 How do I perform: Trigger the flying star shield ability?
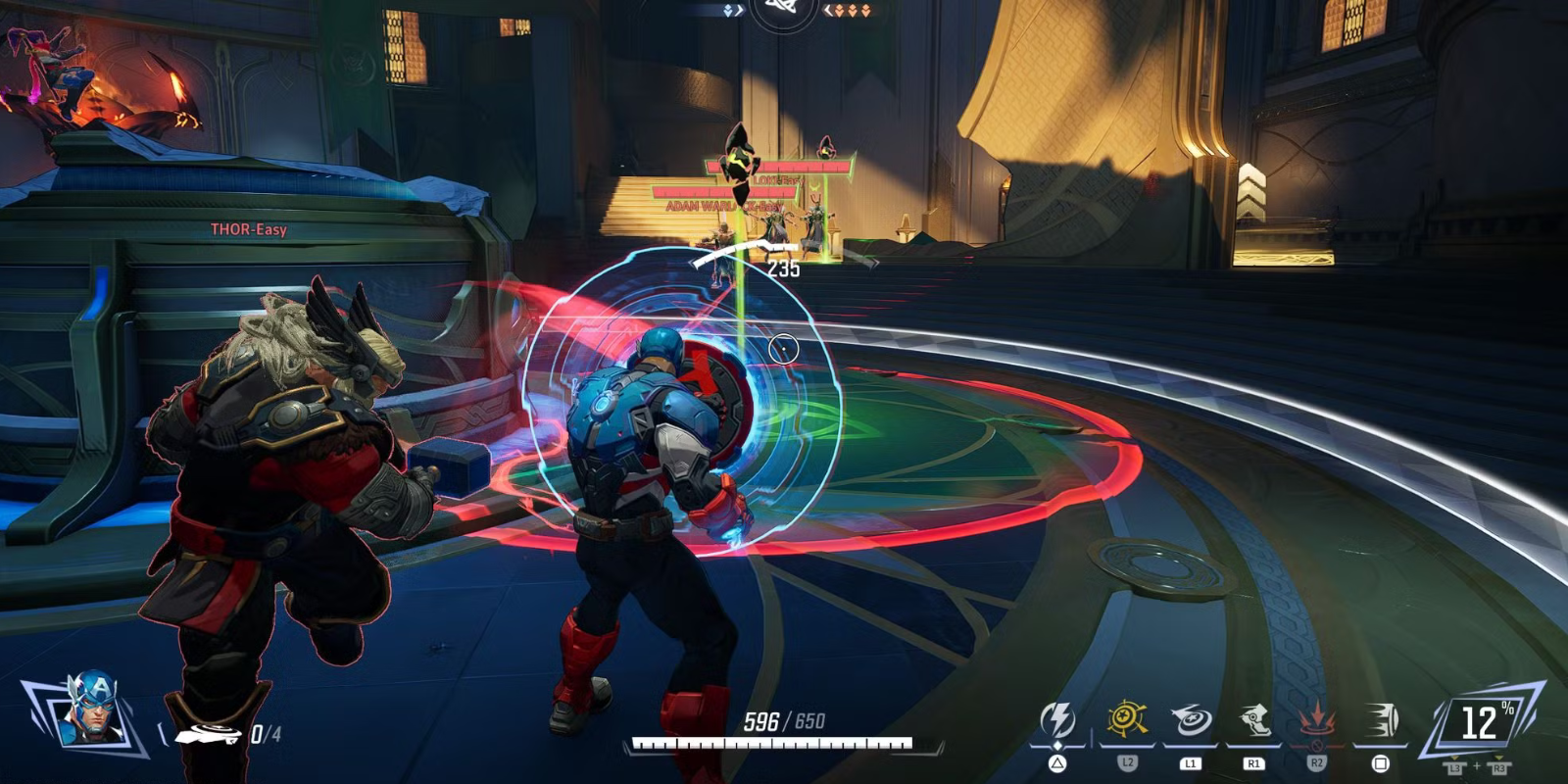(x=1191, y=721)
